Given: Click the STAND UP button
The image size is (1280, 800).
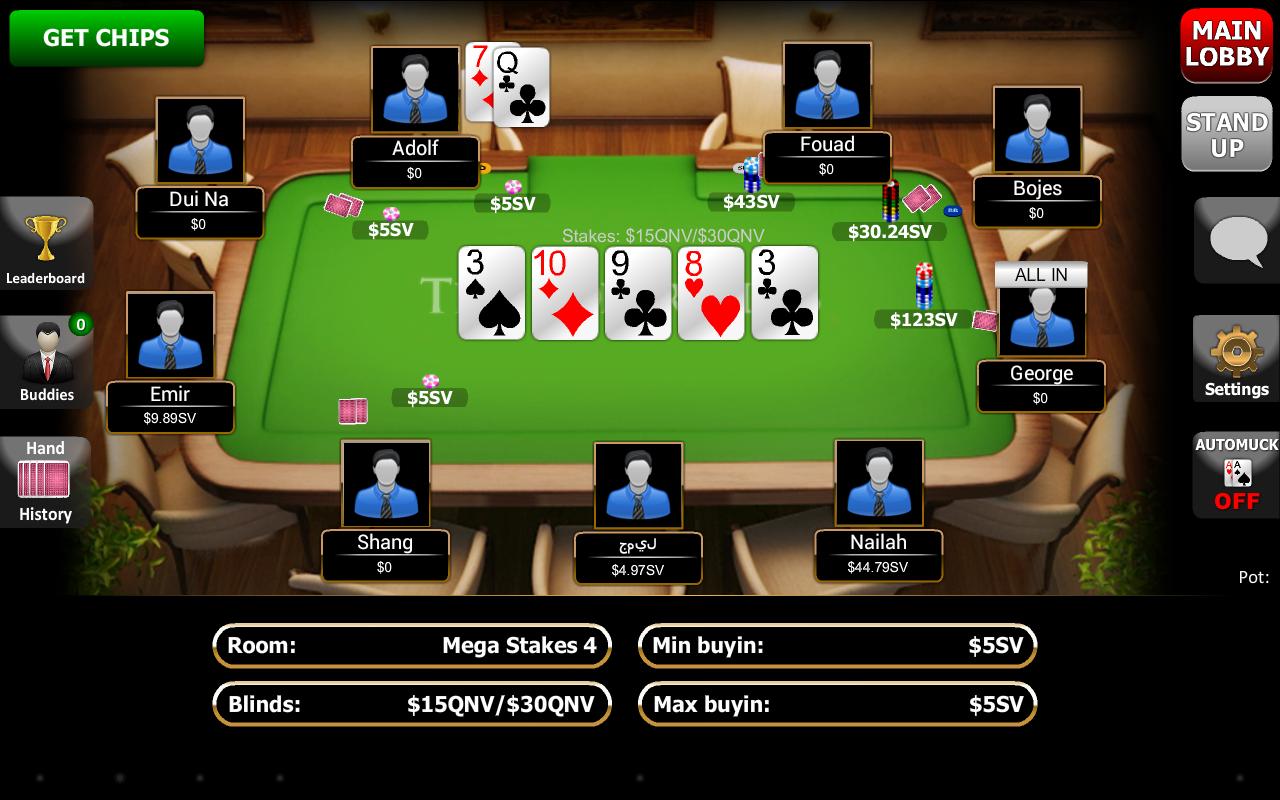Looking at the screenshot, I should click(x=1226, y=133).
